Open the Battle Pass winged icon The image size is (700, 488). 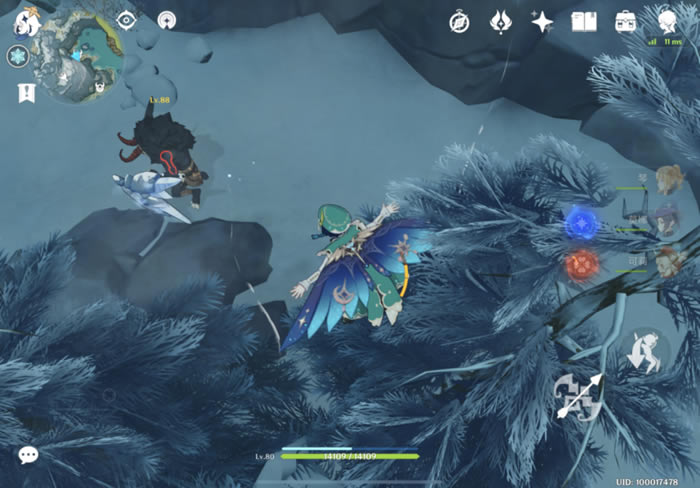point(501,22)
